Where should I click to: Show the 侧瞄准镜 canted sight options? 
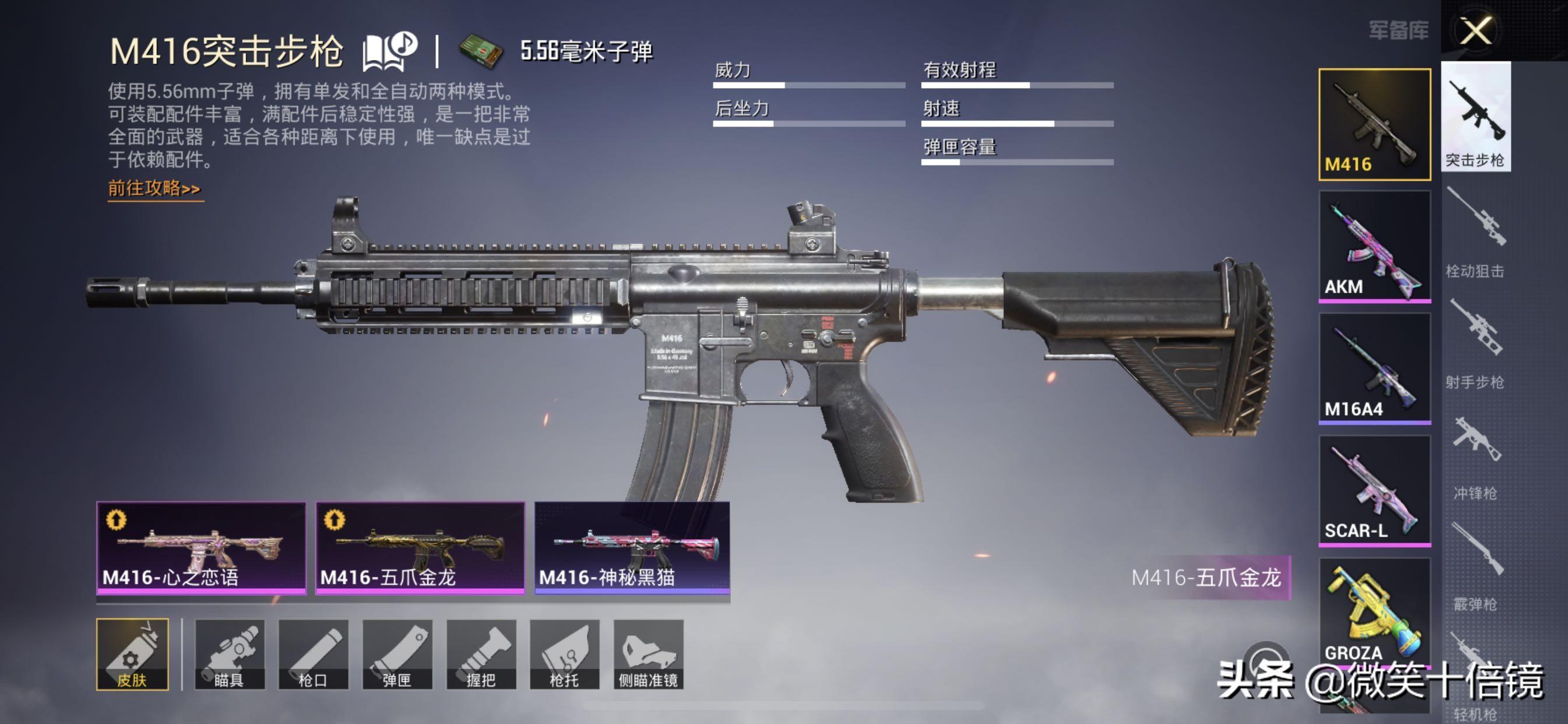point(648,654)
